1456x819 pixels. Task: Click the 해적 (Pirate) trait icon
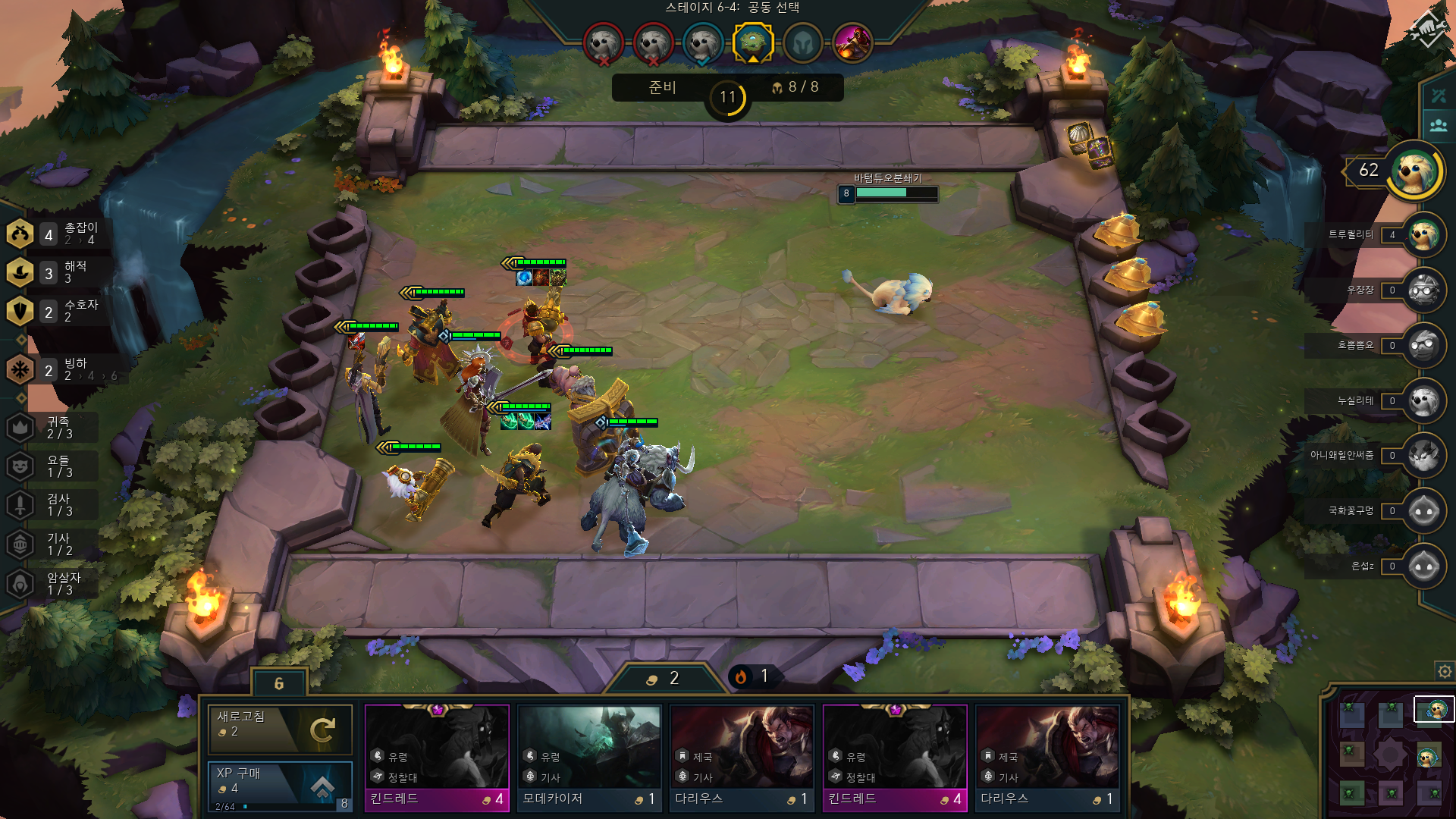pos(20,271)
